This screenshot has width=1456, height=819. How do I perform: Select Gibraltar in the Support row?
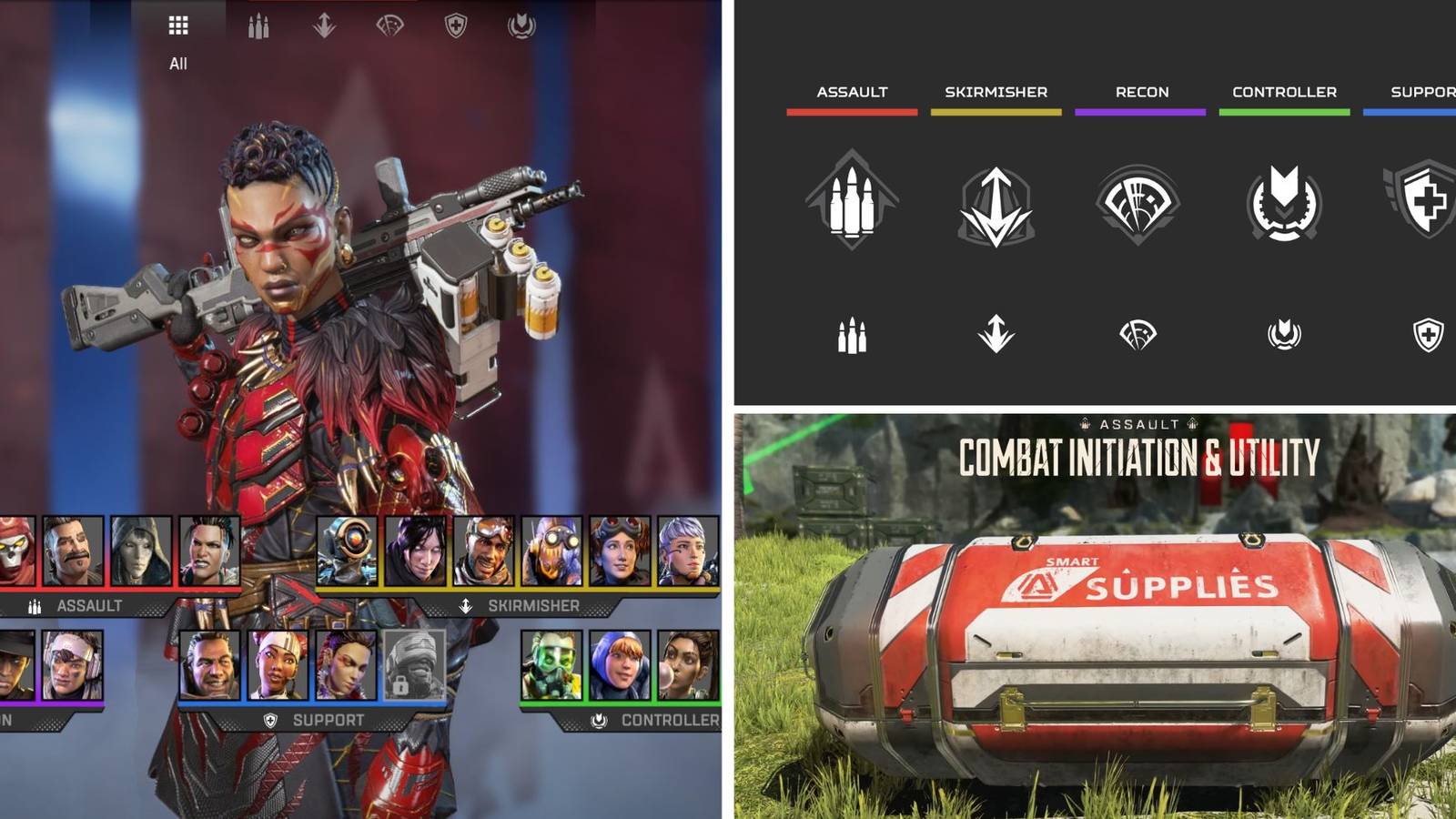coord(210,665)
